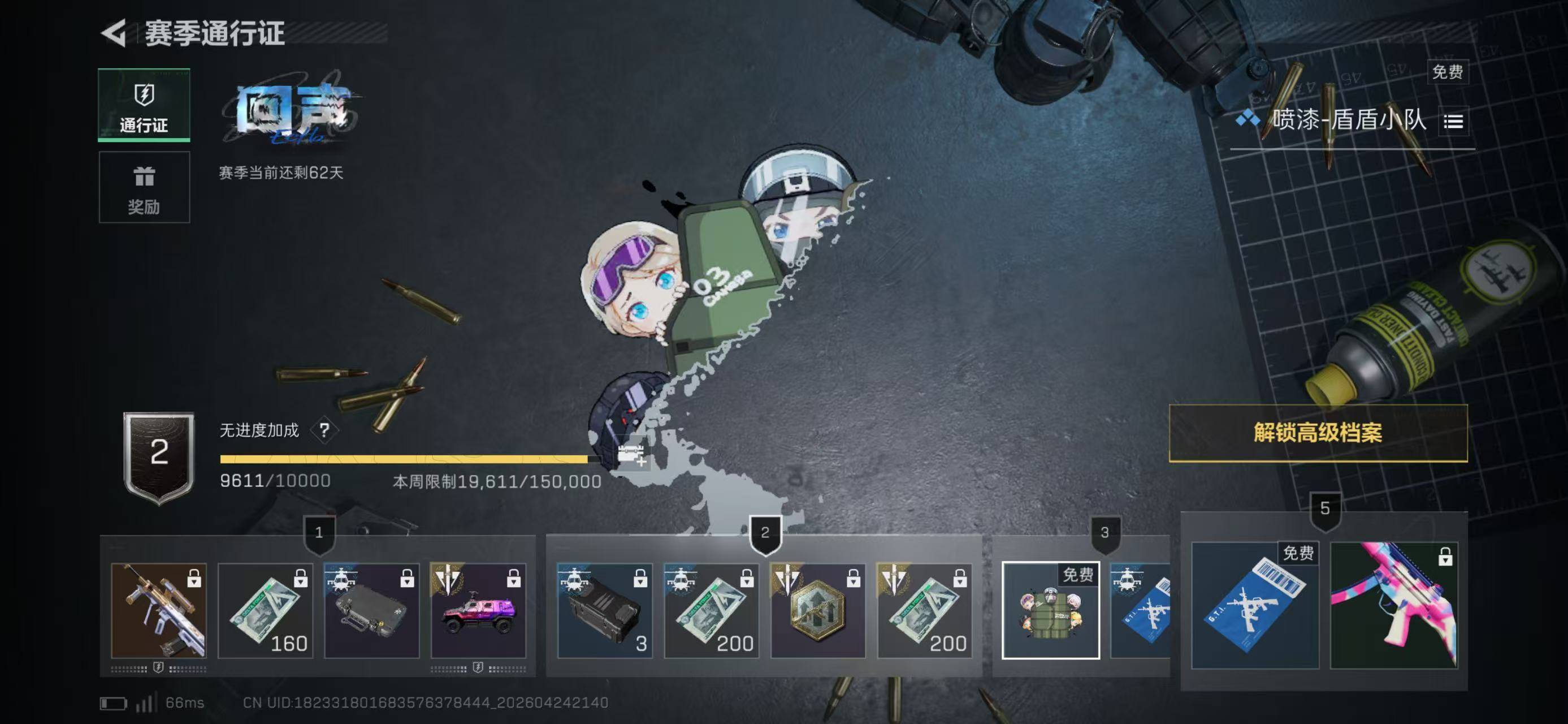The height and width of the screenshot is (724, 1568).
Task: Pick the gold hexagon badge reward
Action: click(x=818, y=611)
